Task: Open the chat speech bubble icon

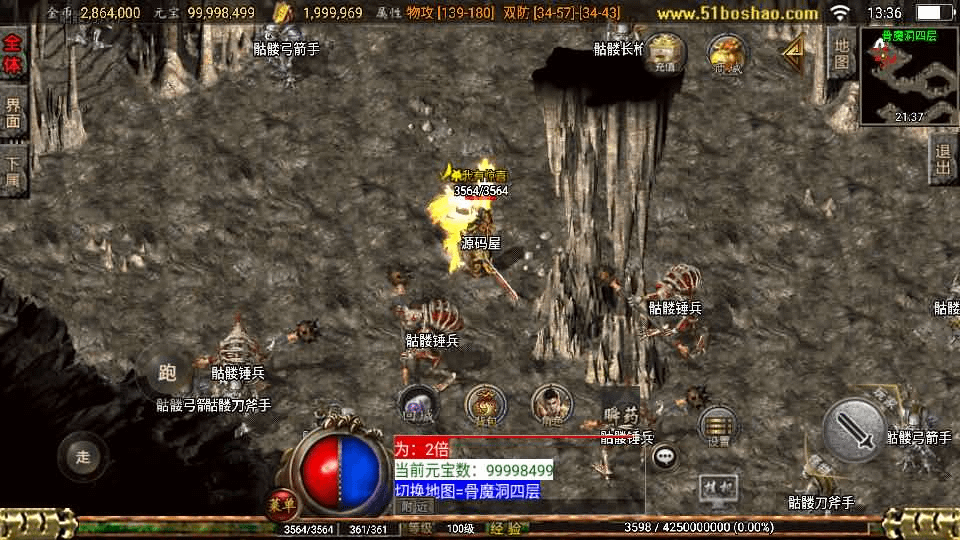Action: (x=664, y=457)
